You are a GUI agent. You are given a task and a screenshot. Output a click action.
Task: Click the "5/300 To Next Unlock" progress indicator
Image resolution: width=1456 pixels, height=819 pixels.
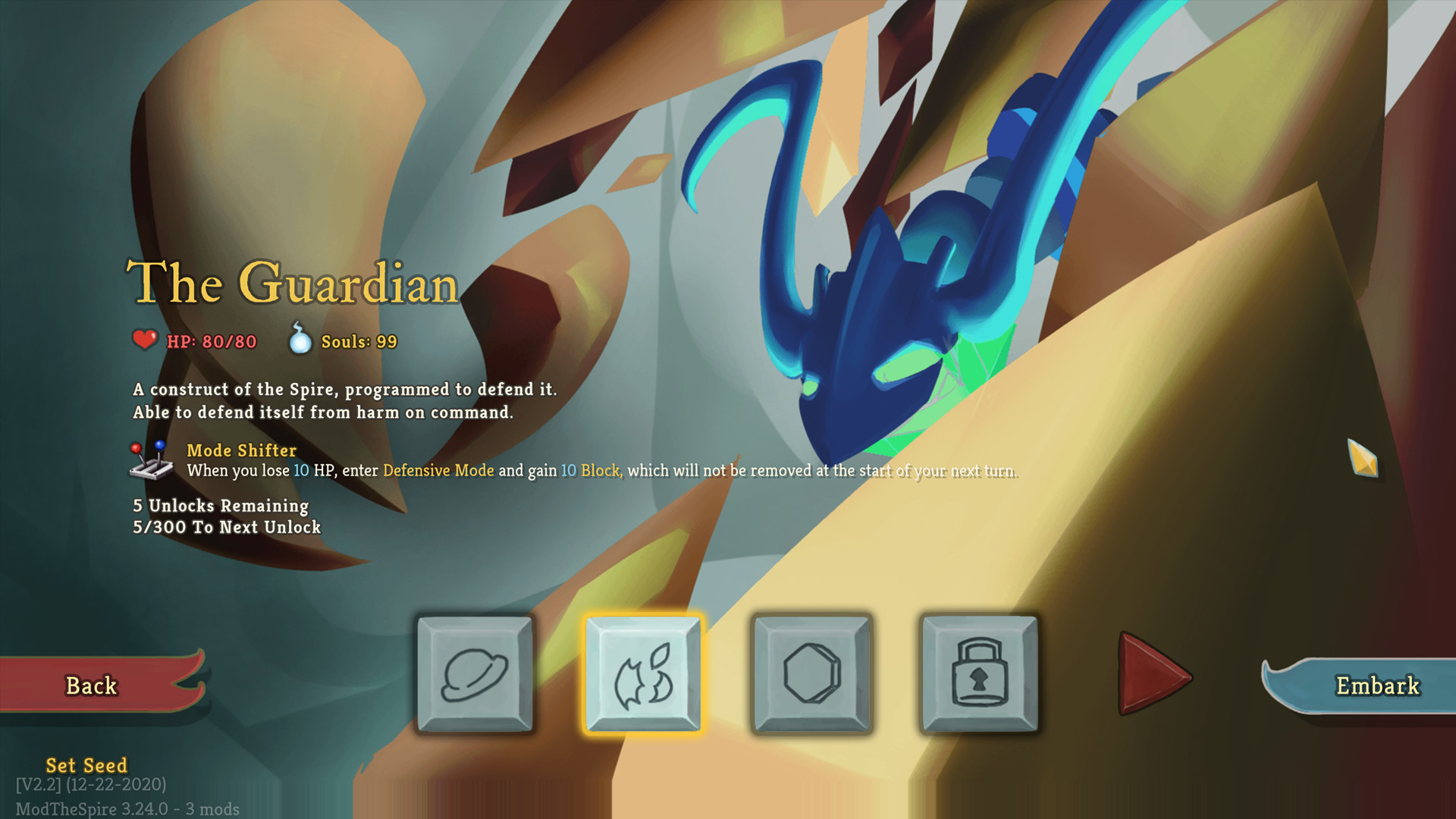click(x=227, y=527)
